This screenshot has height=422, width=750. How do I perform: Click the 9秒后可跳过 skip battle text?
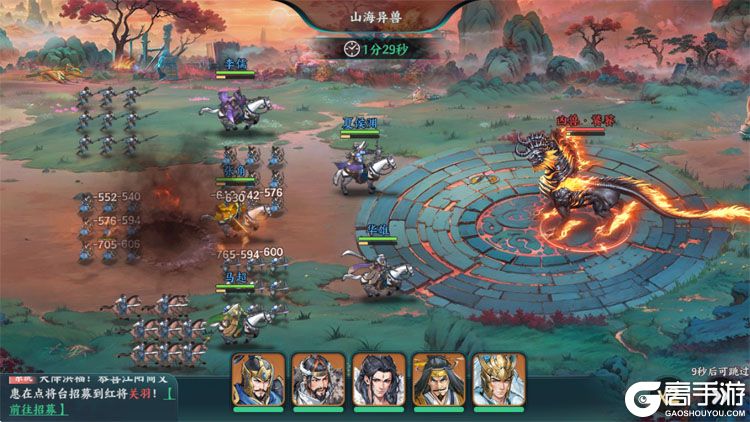[718, 370]
